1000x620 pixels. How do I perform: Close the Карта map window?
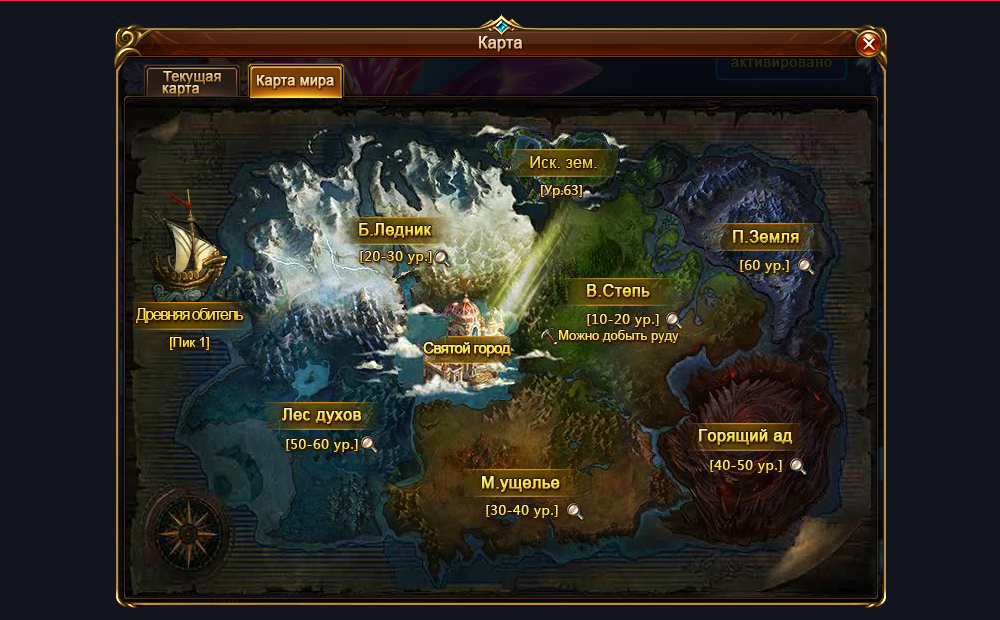(x=868, y=43)
